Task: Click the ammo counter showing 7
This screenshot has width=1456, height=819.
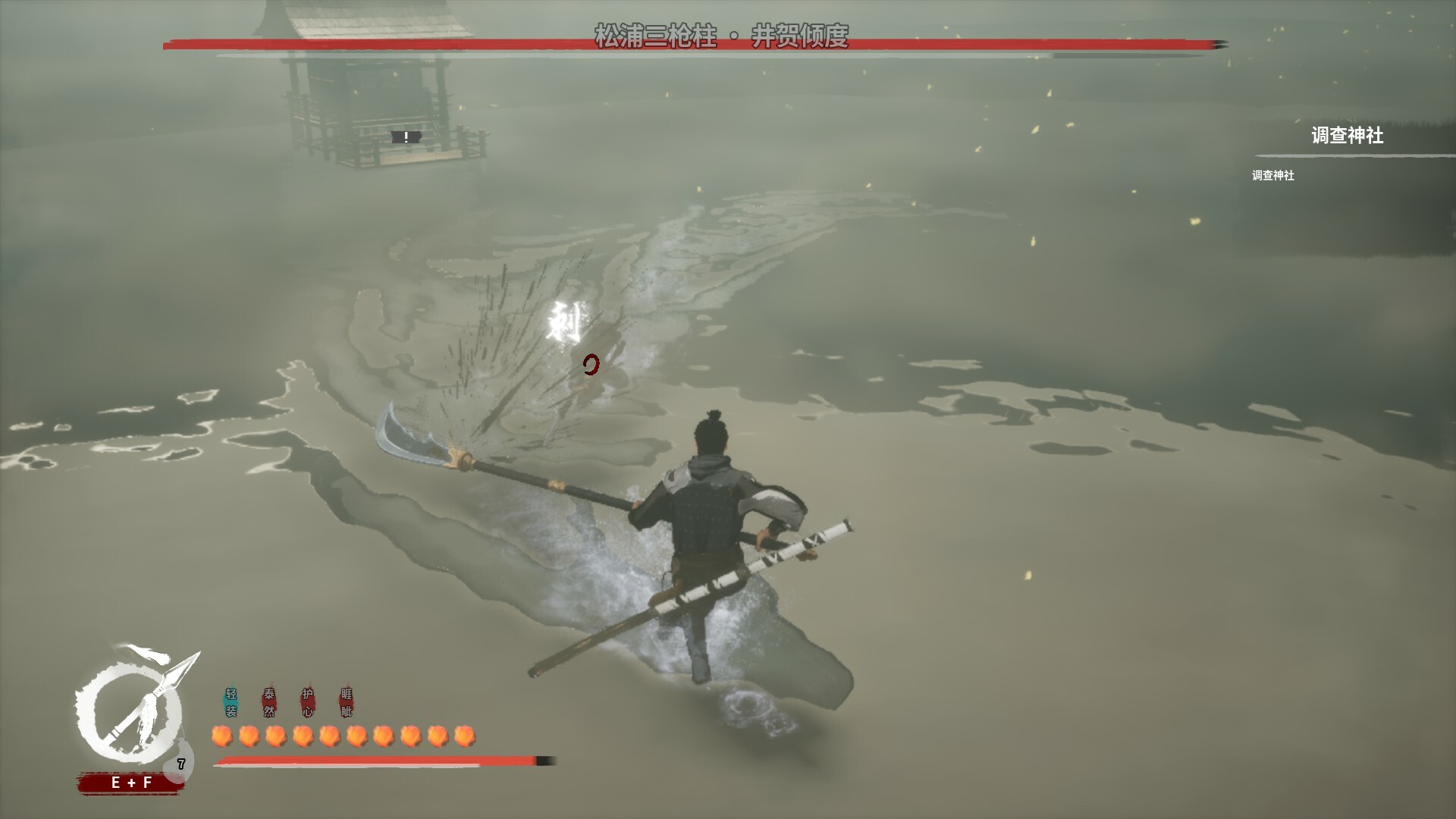Action: click(x=181, y=764)
